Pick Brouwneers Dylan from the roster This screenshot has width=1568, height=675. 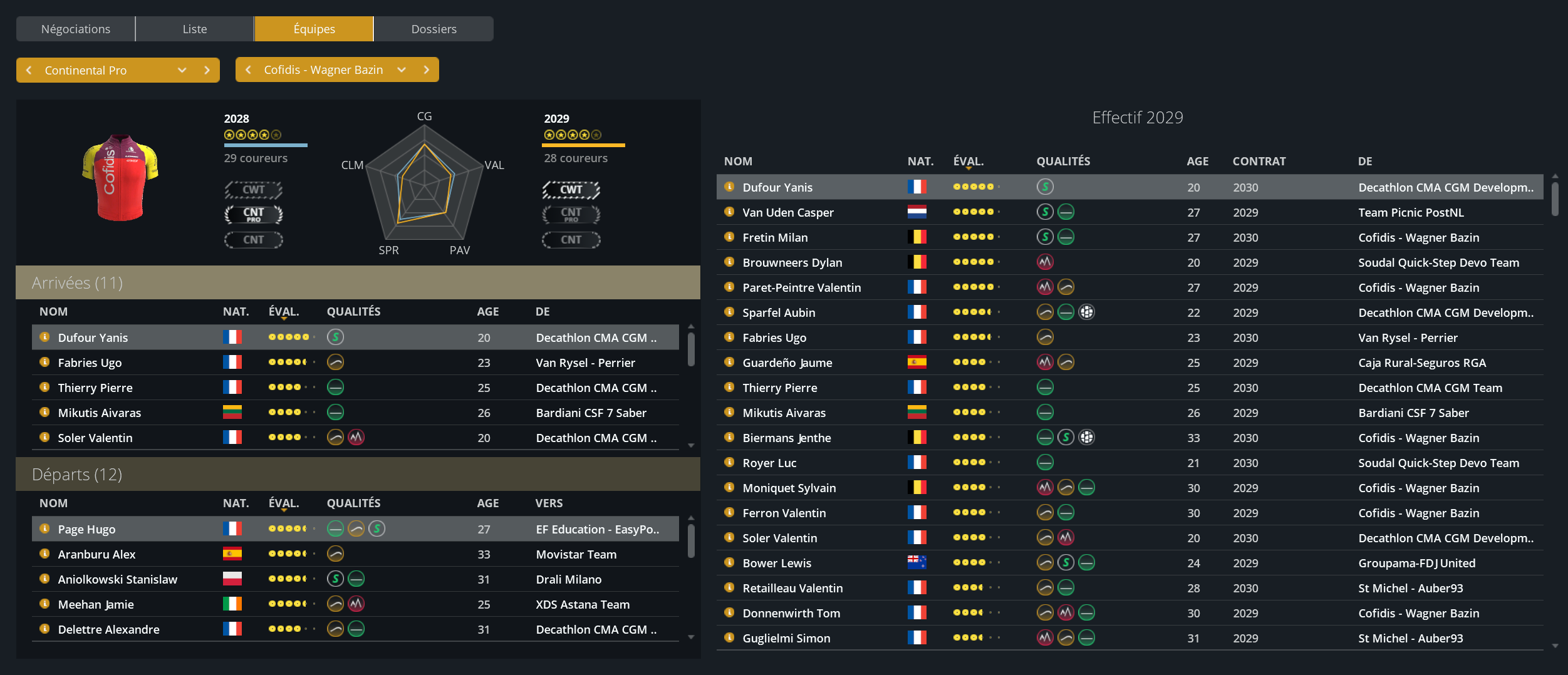point(792,262)
